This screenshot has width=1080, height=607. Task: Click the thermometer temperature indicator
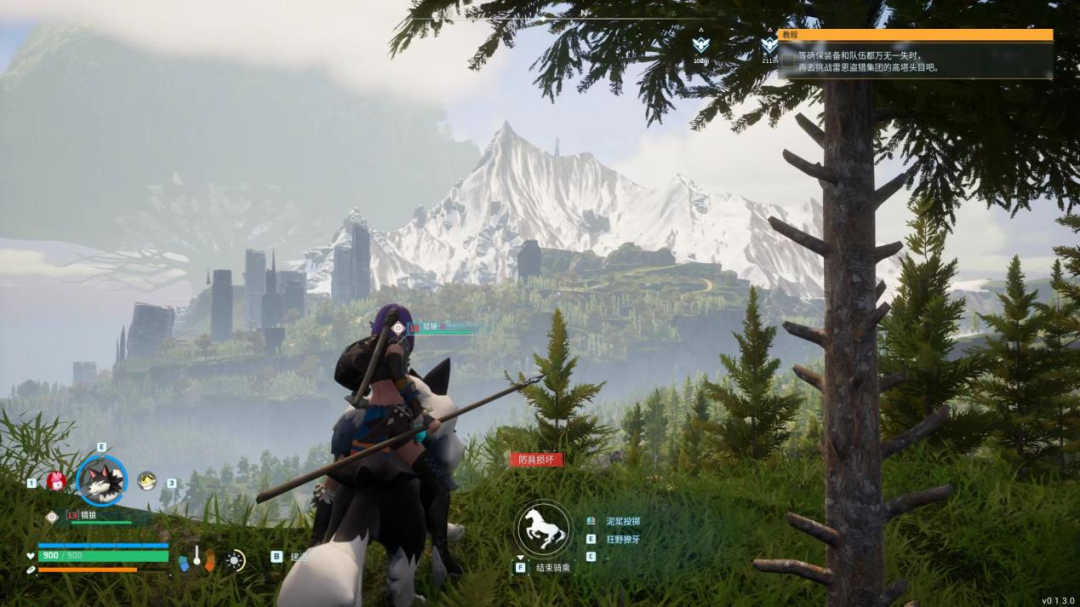click(198, 555)
